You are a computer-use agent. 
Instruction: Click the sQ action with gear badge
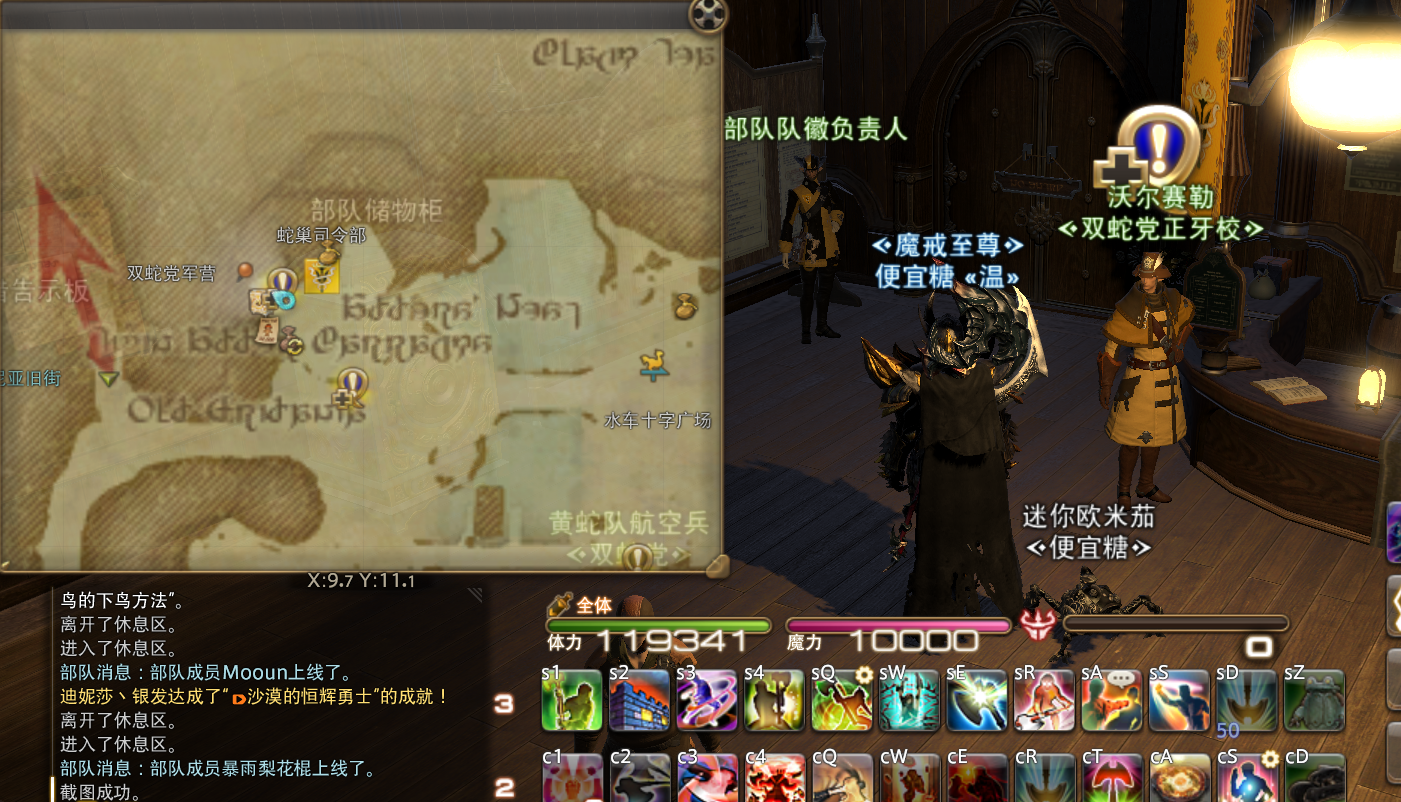tap(841, 700)
